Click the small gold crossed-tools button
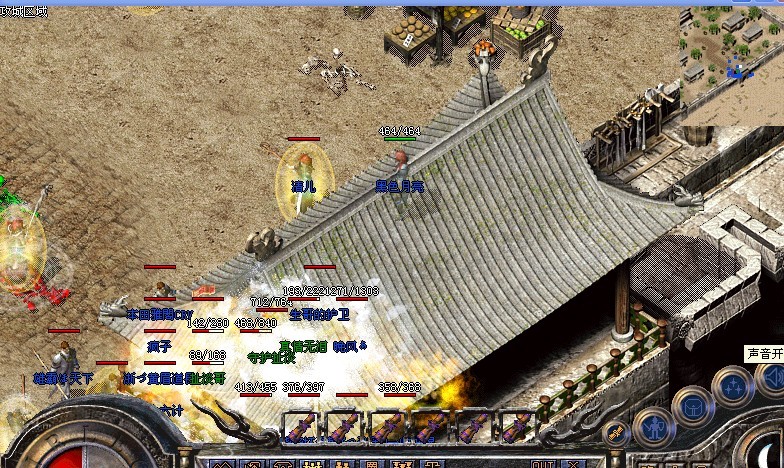 [614, 433]
